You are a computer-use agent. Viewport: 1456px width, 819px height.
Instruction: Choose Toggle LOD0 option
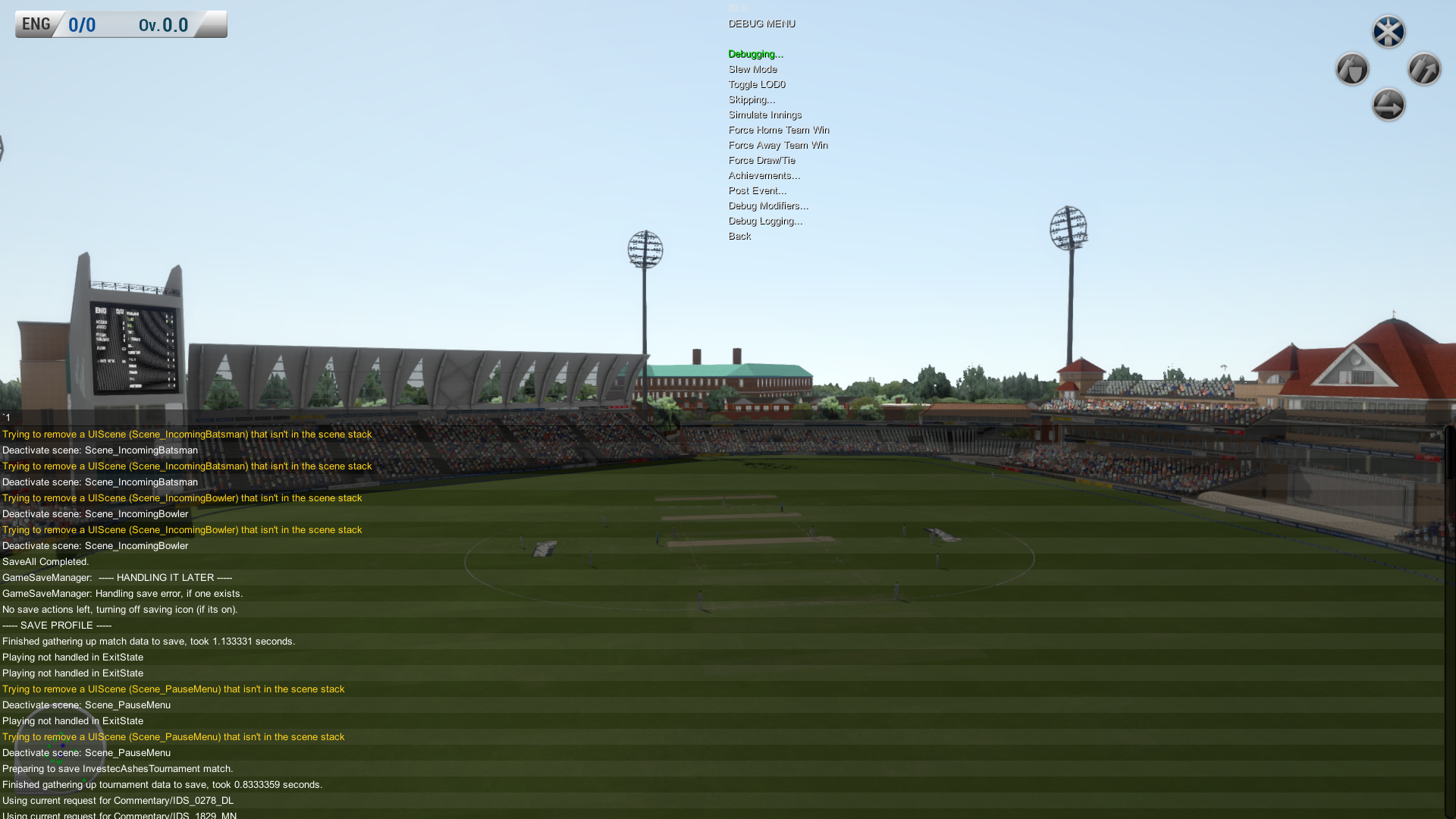757,84
